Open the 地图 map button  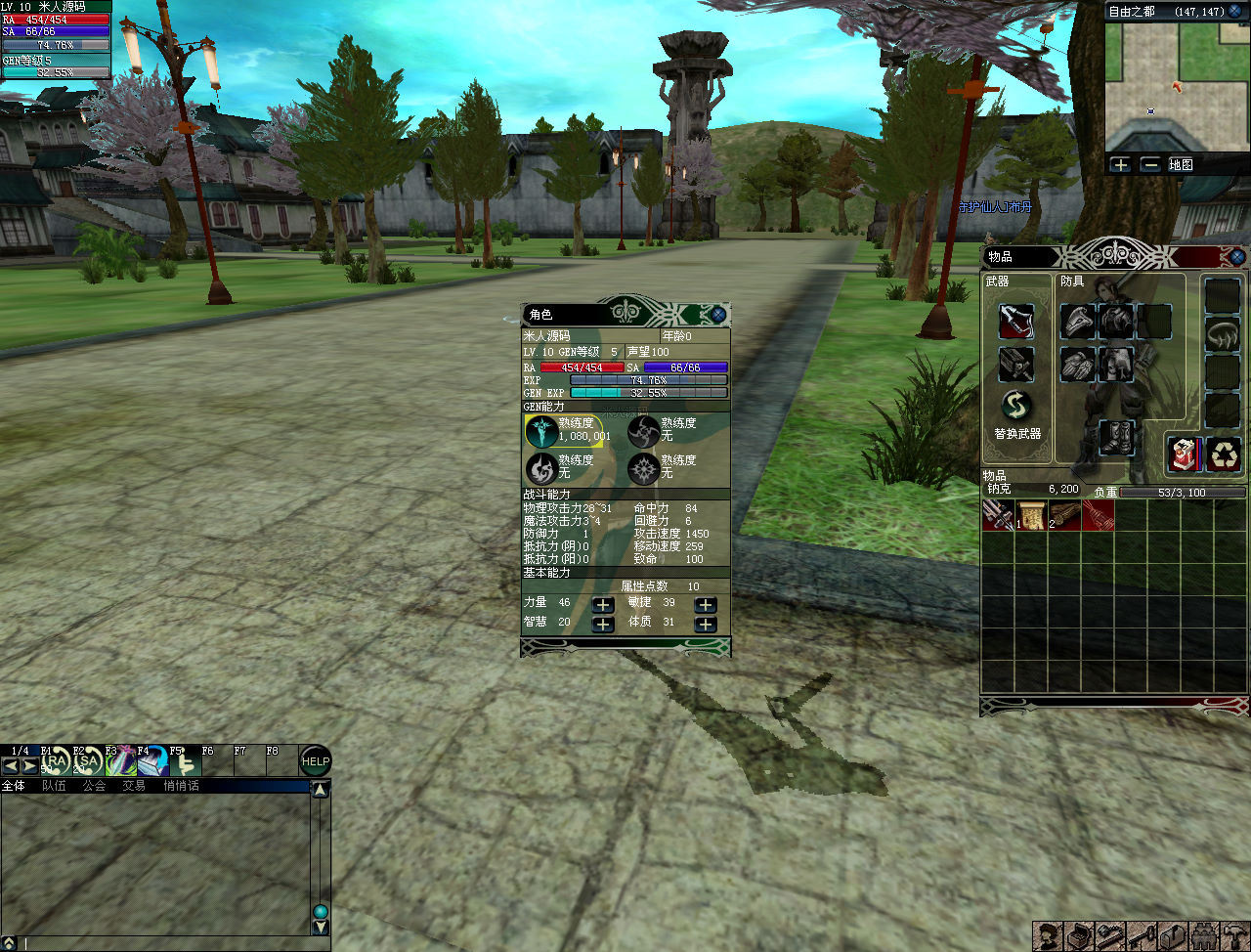click(x=1181, y=165)
